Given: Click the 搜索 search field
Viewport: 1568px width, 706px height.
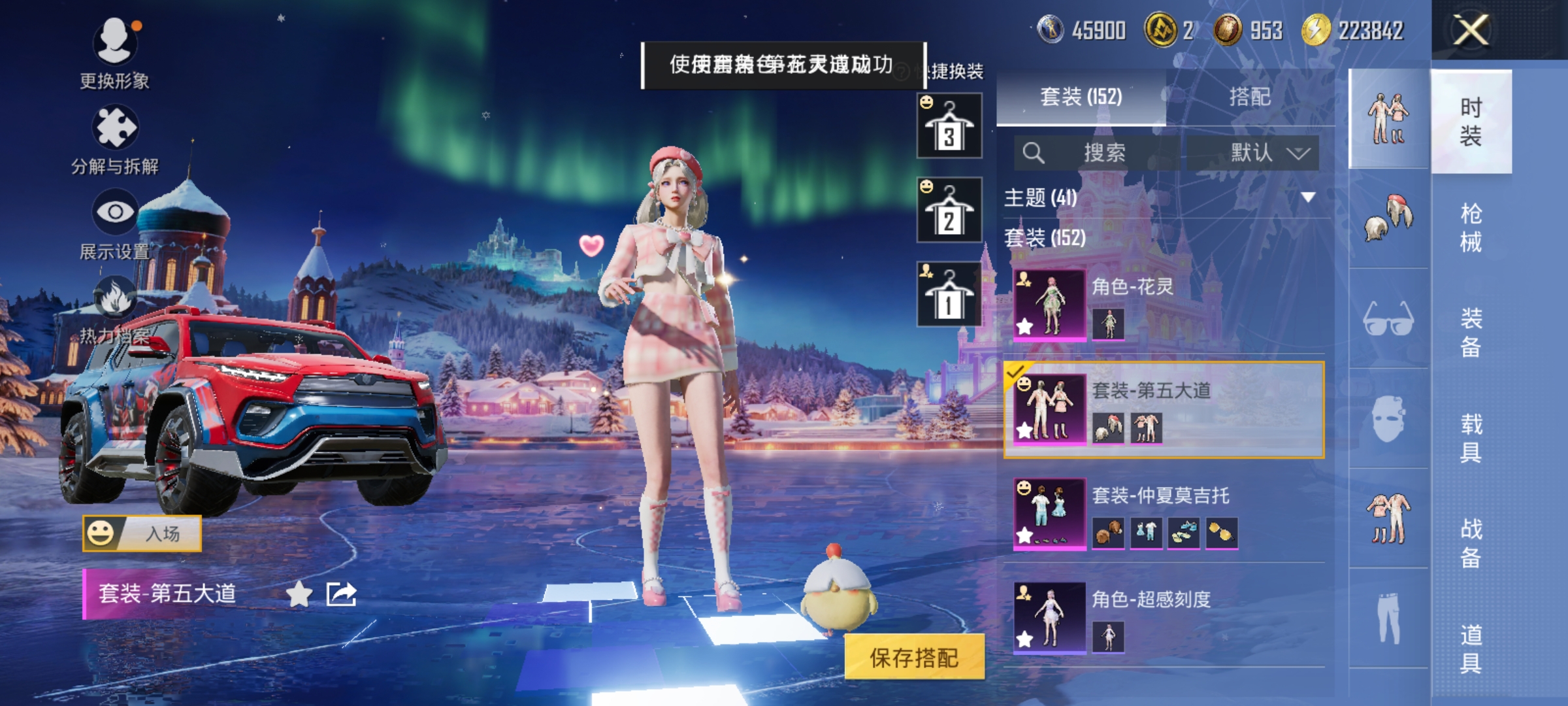Looking at the screenshot, I should (1098, 153).
